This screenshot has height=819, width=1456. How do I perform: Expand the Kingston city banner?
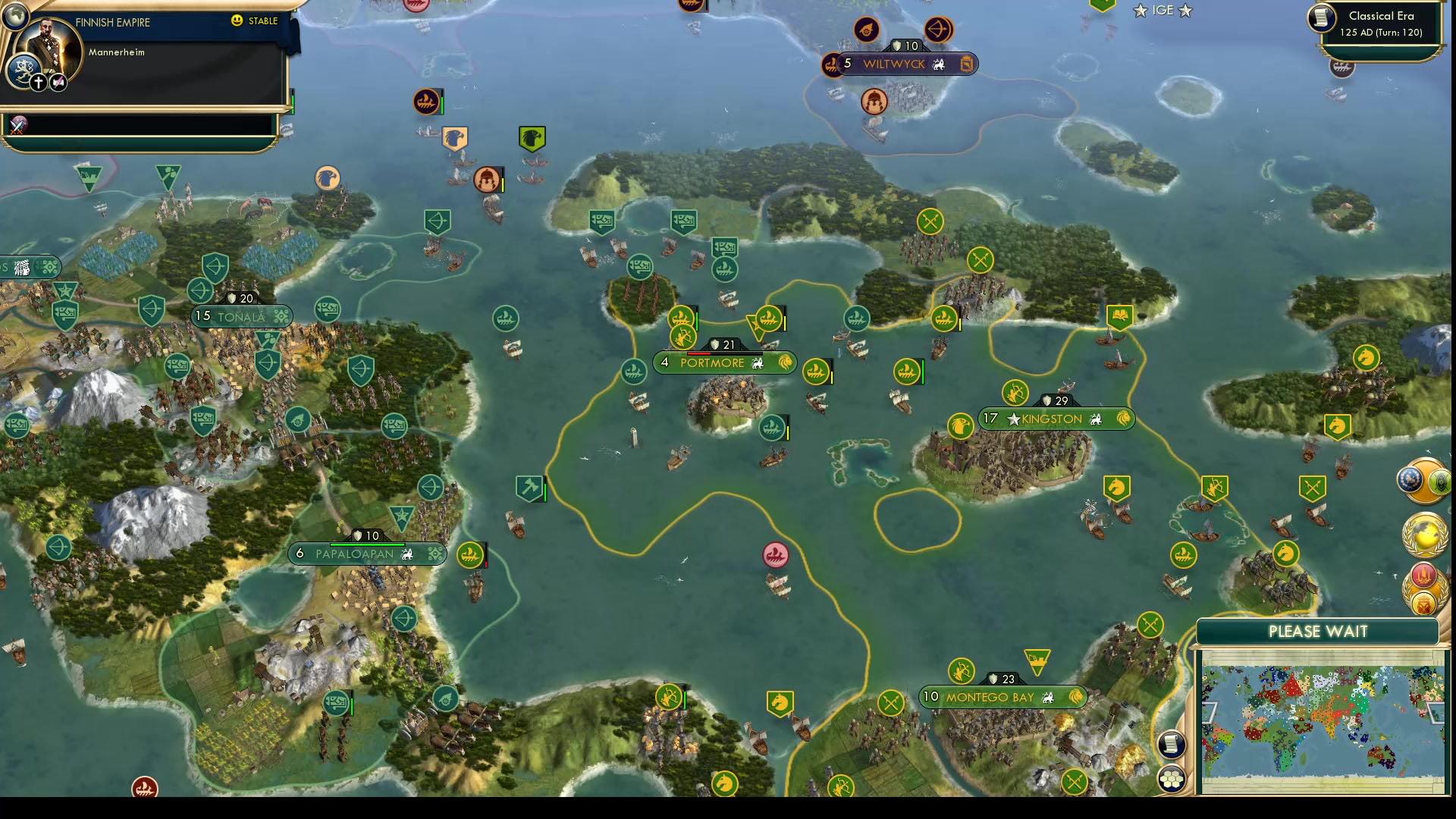point(1053,419)
